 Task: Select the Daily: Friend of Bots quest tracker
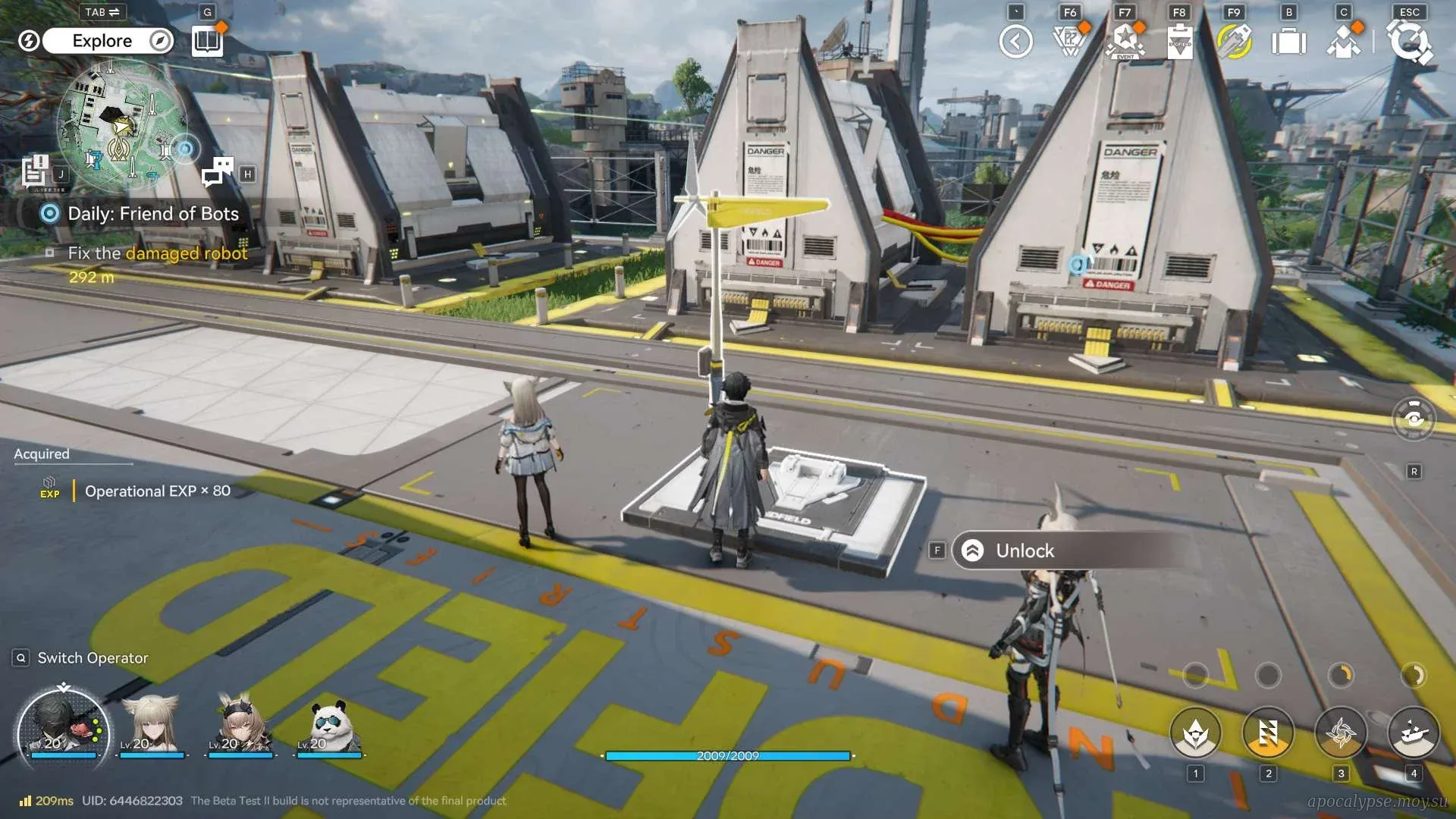pyautogui.click(x=152, y=214)
